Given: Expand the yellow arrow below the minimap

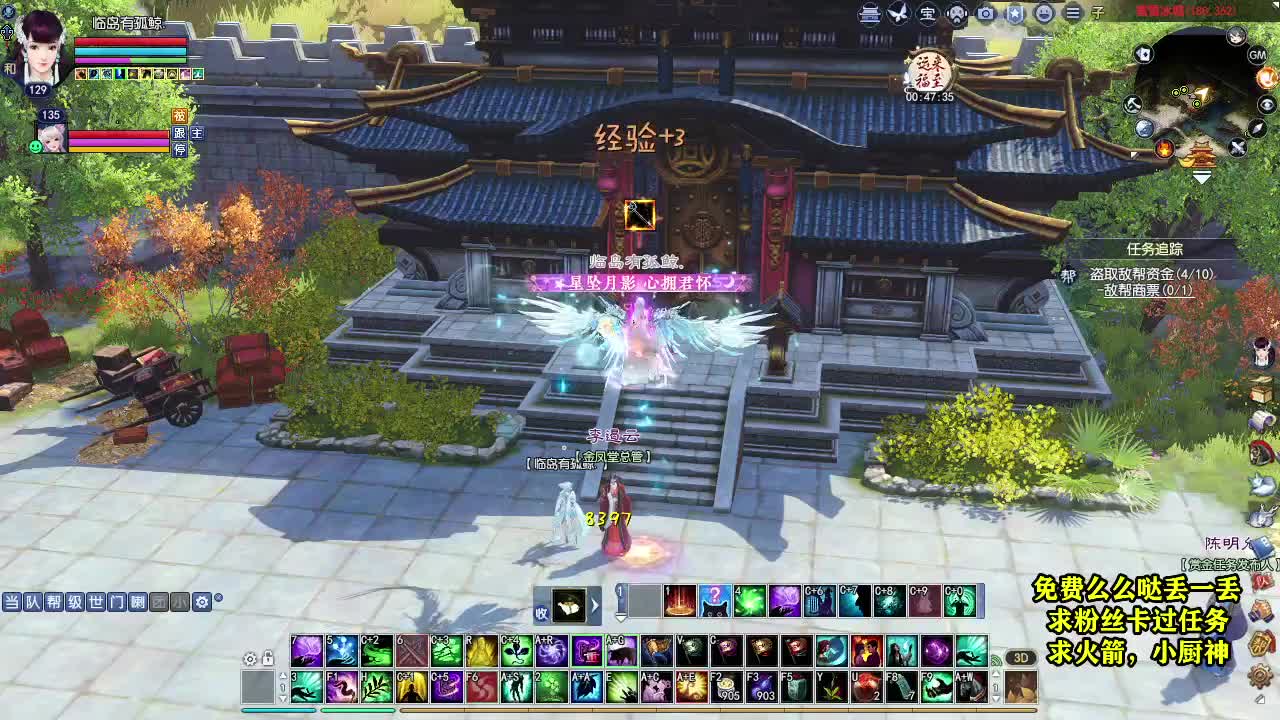Looking at the screenshot, I should (1201, 177).
